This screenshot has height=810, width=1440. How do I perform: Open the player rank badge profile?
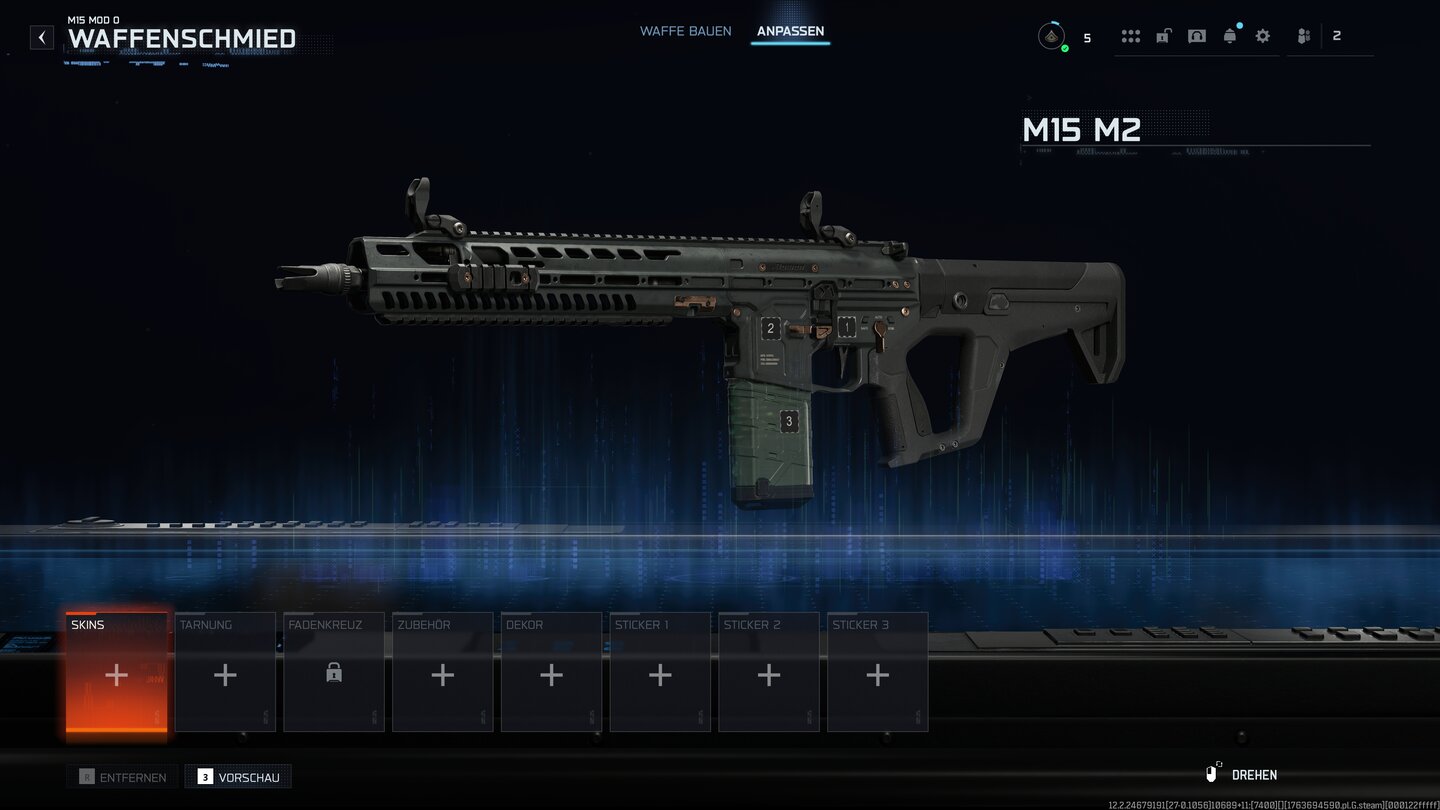[x=1051, y=37]
